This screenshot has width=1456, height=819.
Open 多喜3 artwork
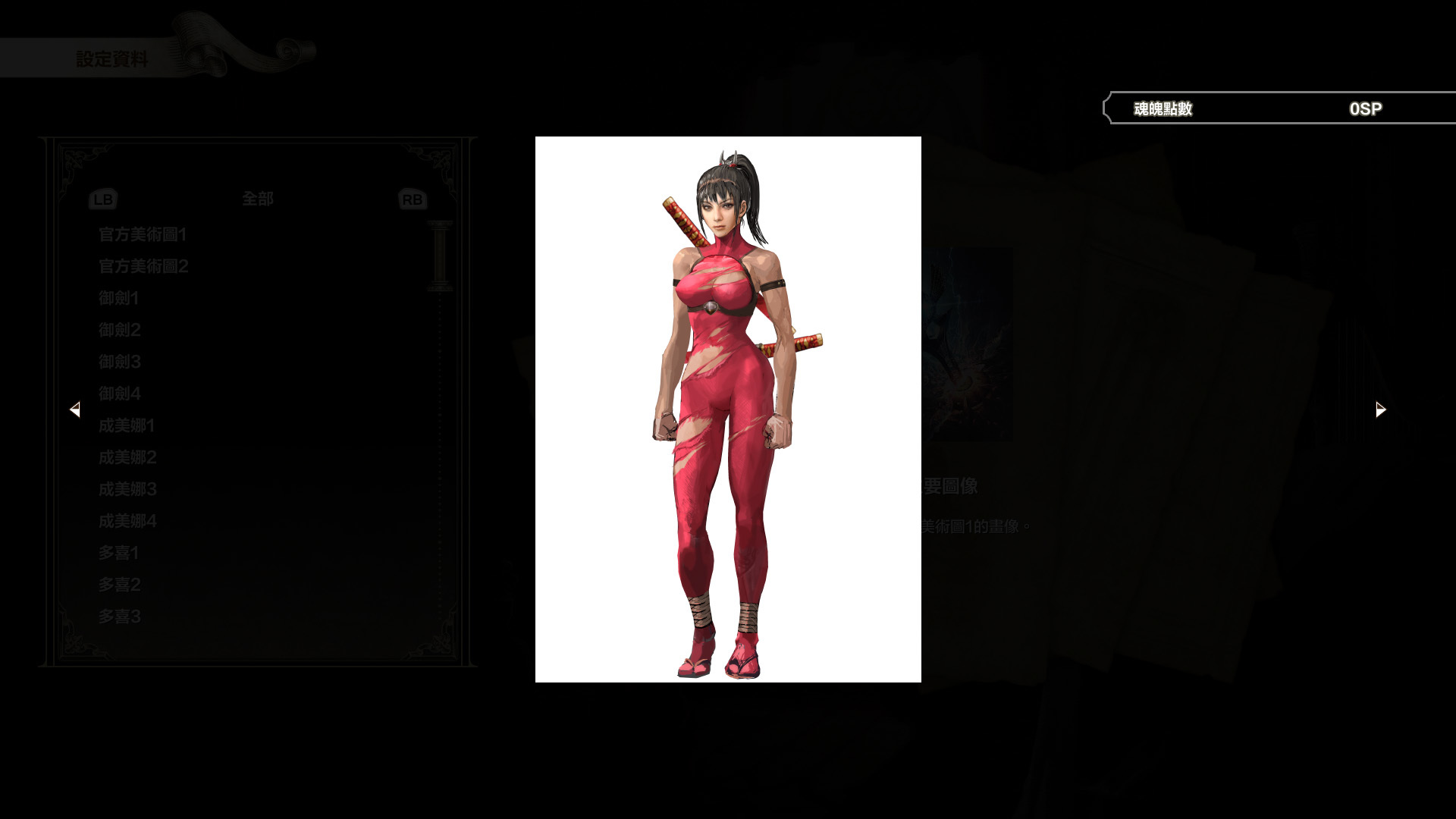click(118, 617)
